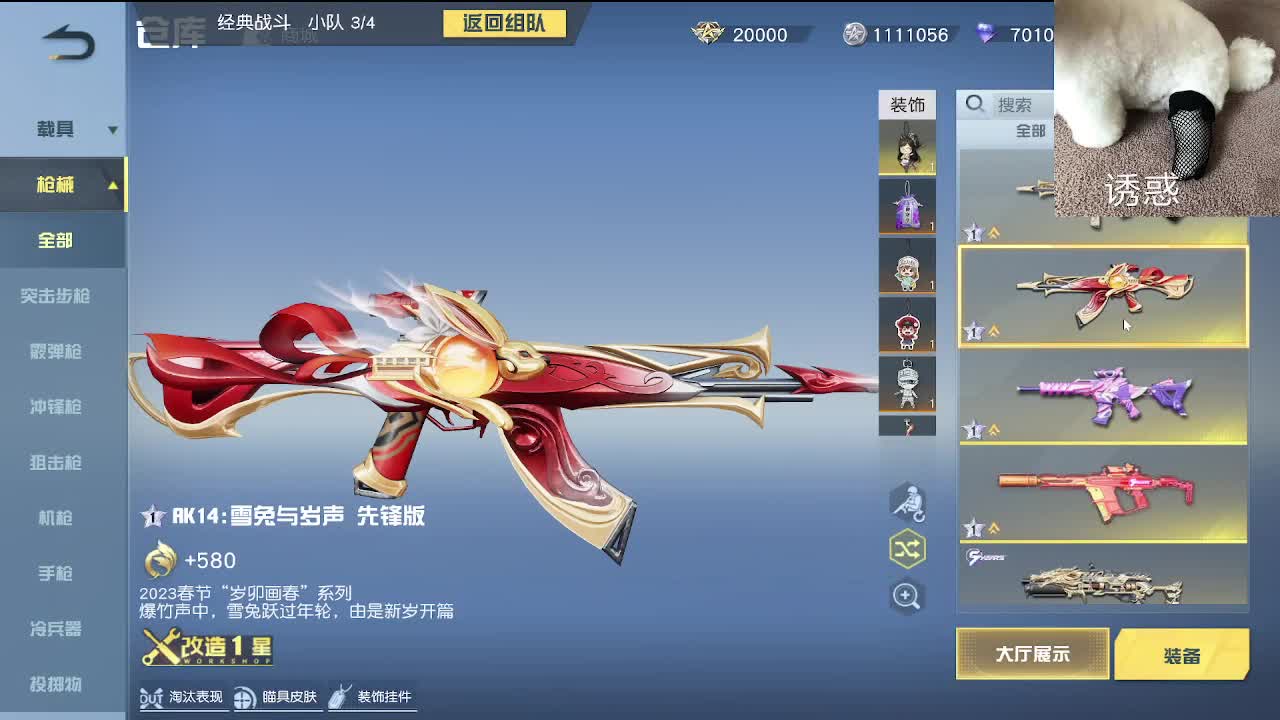Switch to the 瞄具皮肤 scope skin tab
Image resolution: width=1280 pixels, height=720 pixels.
277,699
